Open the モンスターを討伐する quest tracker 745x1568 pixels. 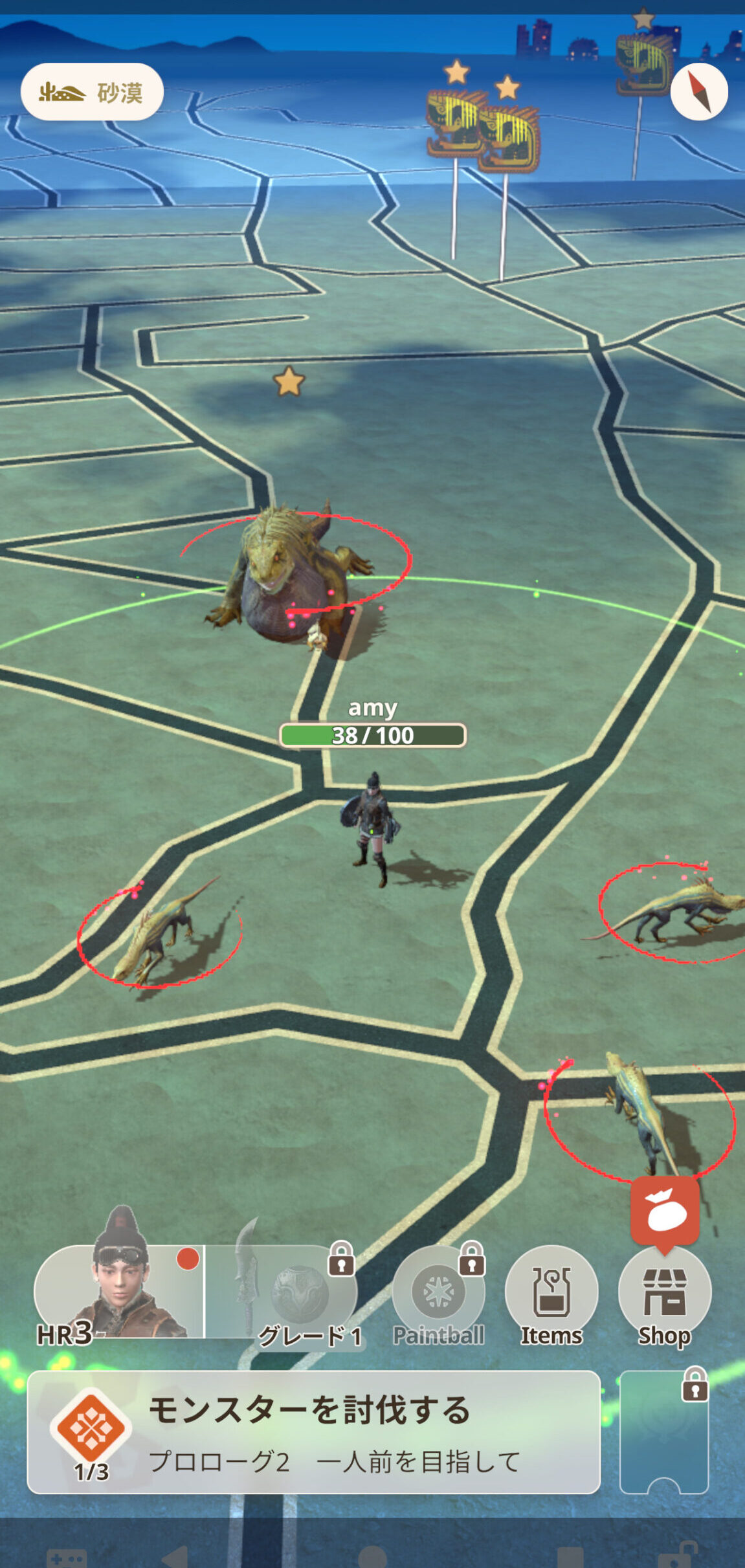click(313, 1432)
